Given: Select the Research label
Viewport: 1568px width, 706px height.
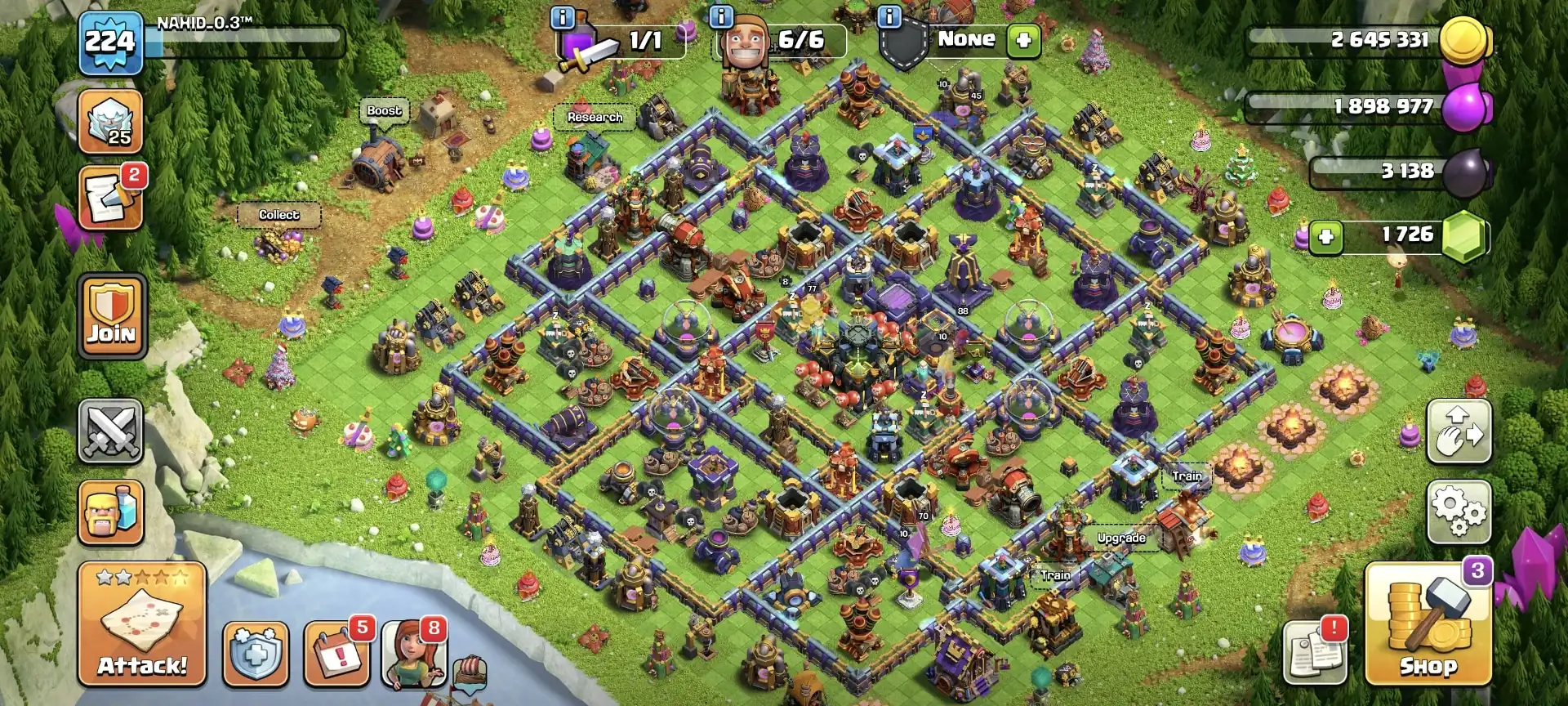Looking at the screenshot, I should pos(595,117).
